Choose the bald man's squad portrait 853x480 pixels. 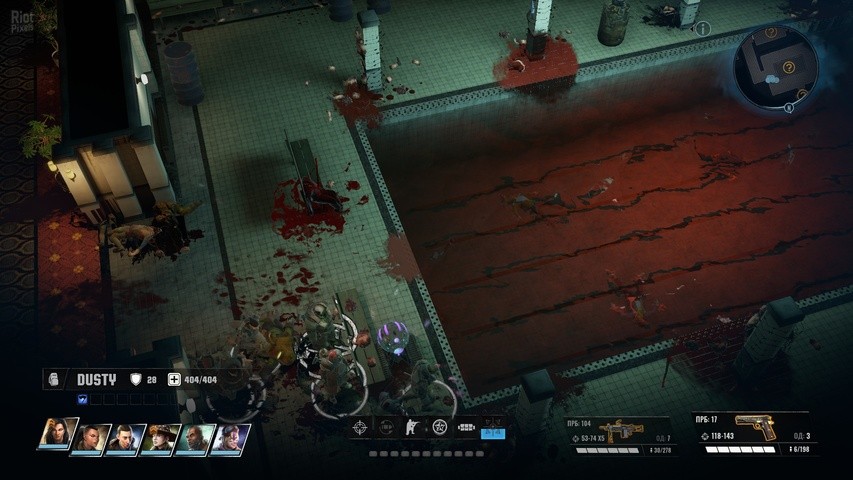(x=193, y=438)
